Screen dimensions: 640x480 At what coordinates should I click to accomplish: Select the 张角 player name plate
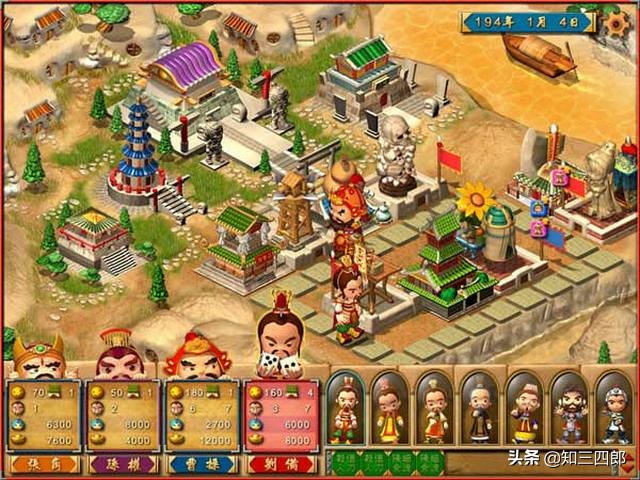pyautogui.click(x=40, y=464)
